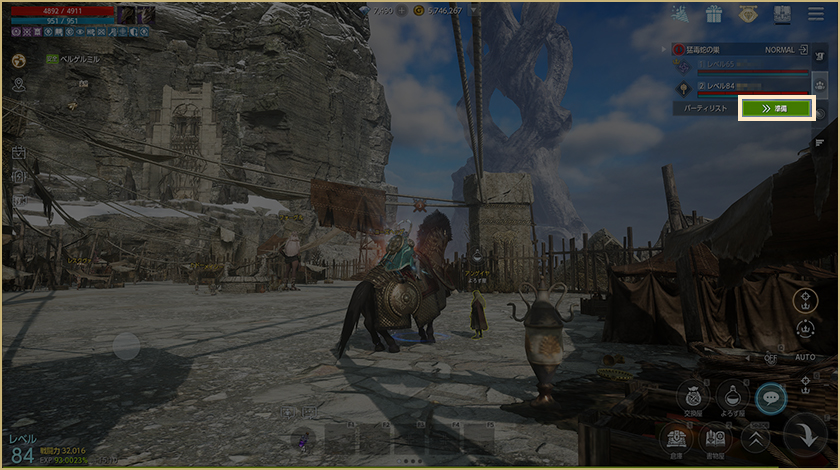Open the calendar schedule icon
This screenshot has height=470, width=840.
coord(18,153)
